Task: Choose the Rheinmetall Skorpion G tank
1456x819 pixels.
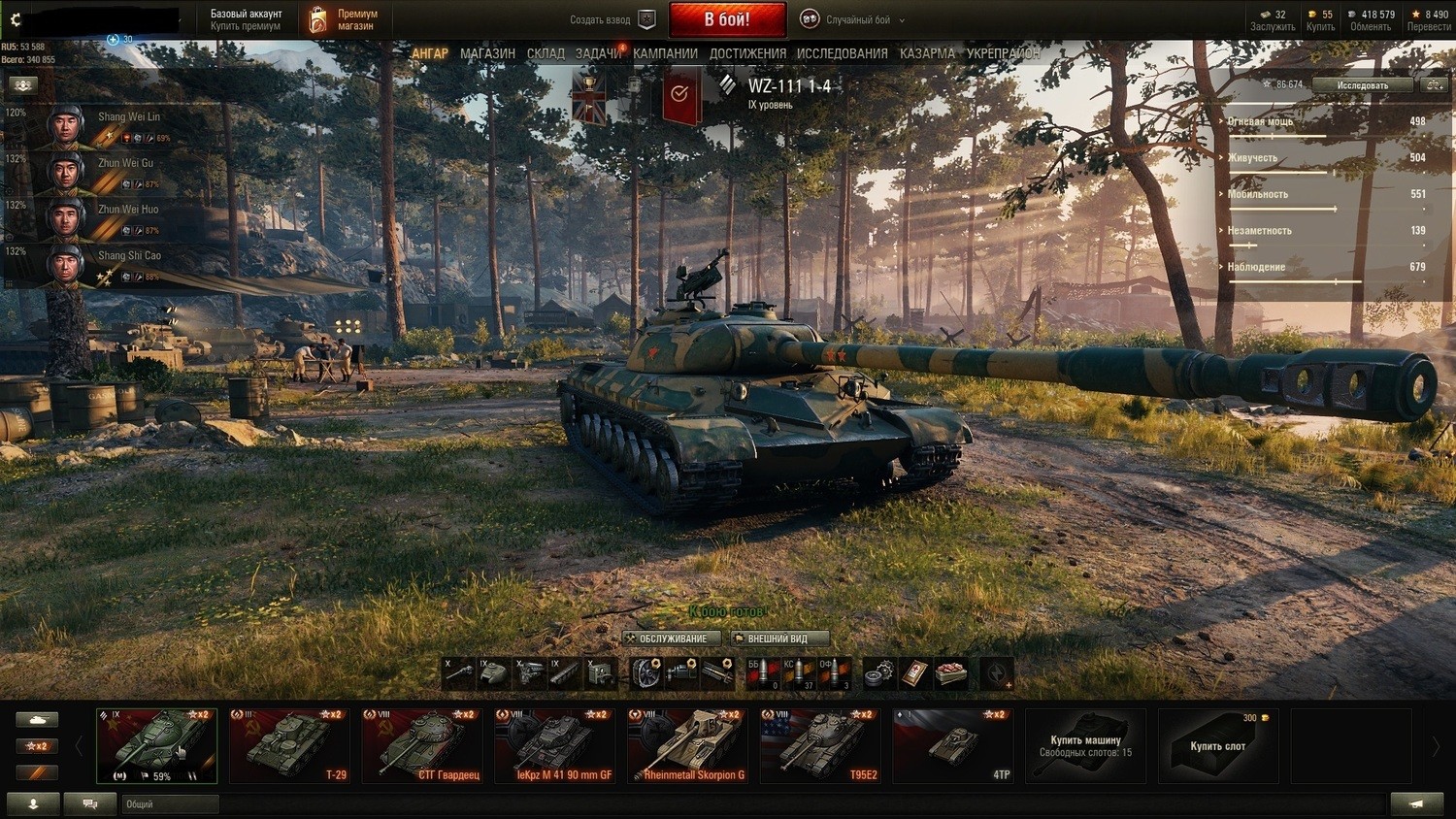Action: [x=687, y=745]
